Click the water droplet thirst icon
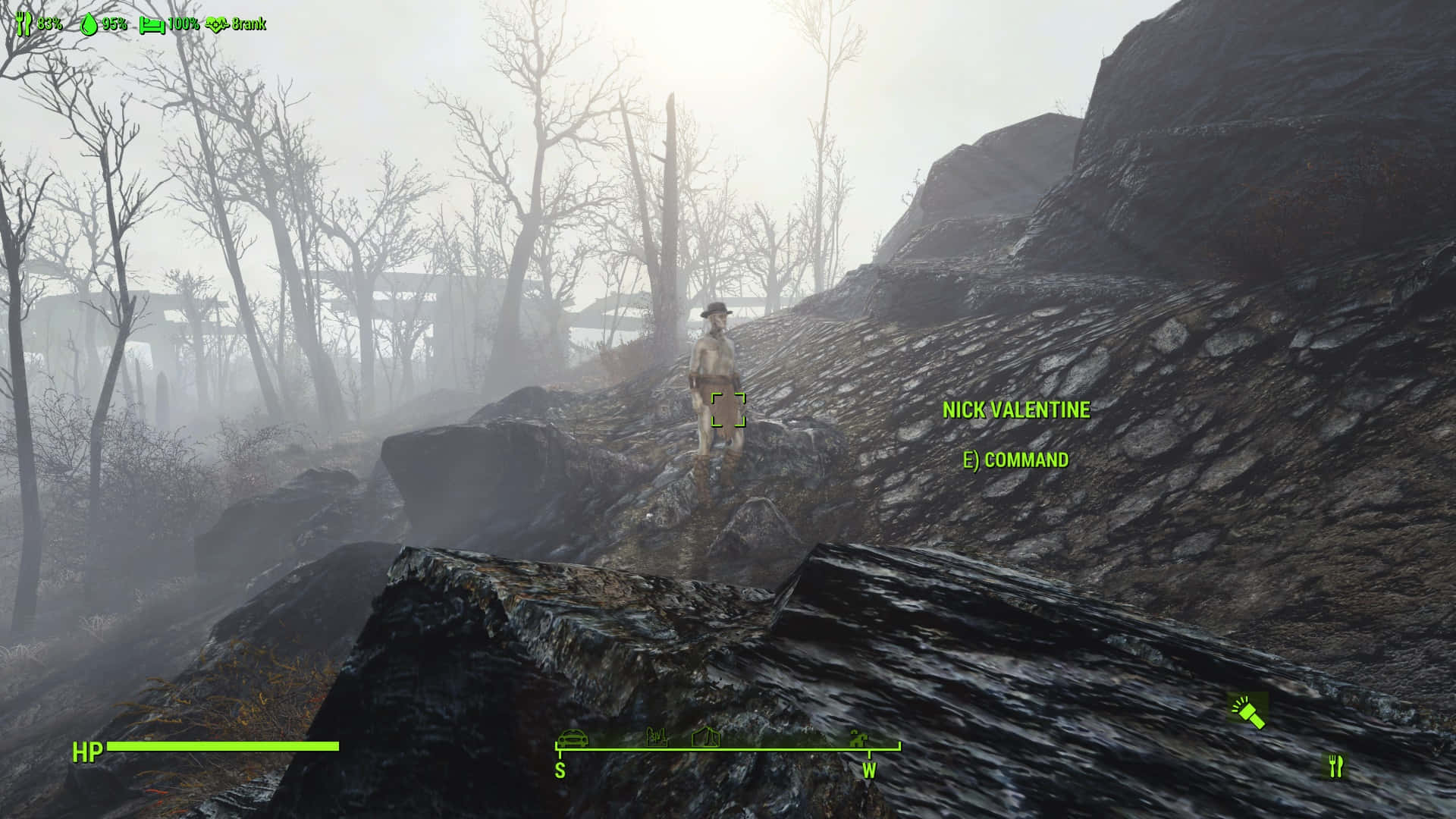Screen dimensions: 1456x819 [89, 24]
